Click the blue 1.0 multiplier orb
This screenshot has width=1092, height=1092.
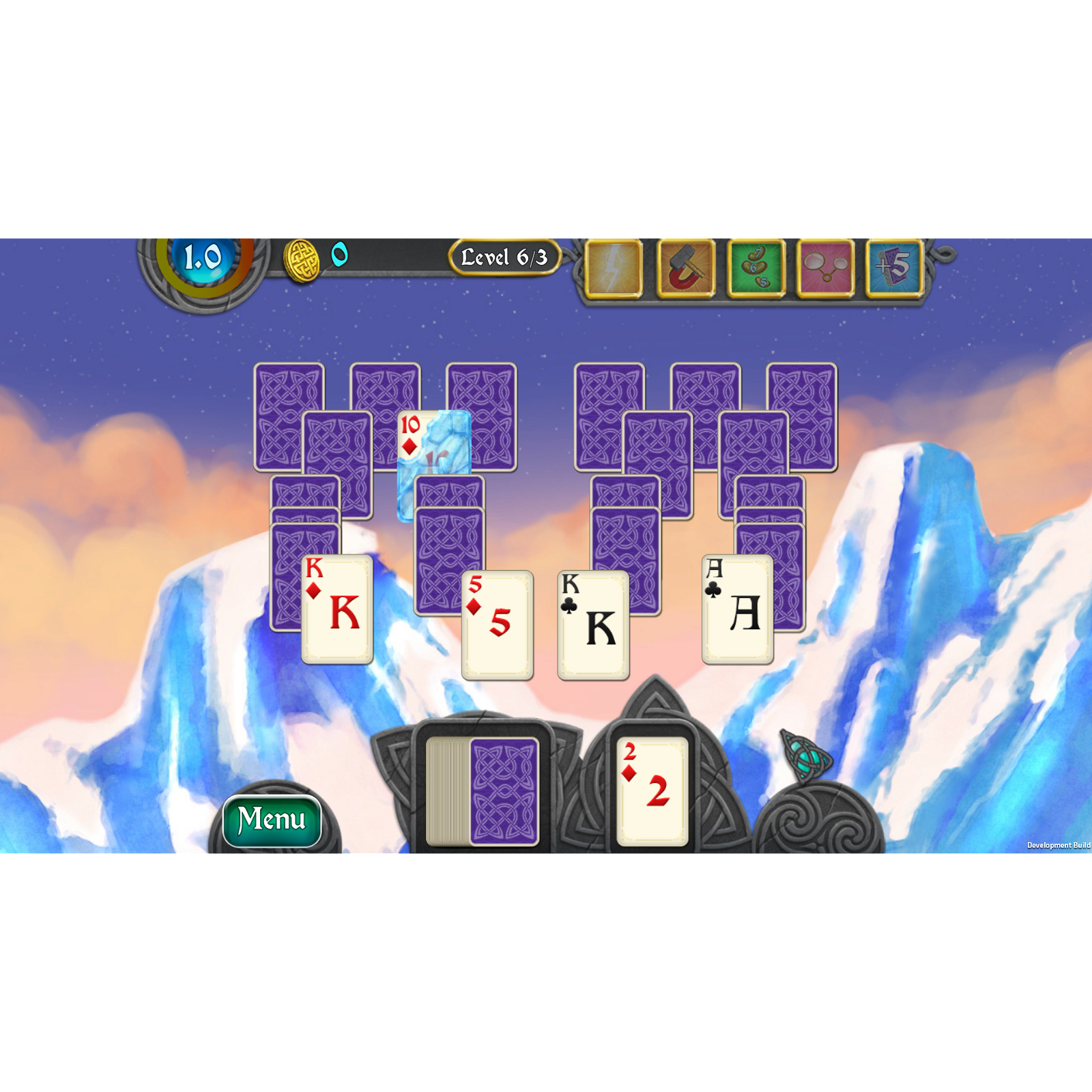pos(199,256)
